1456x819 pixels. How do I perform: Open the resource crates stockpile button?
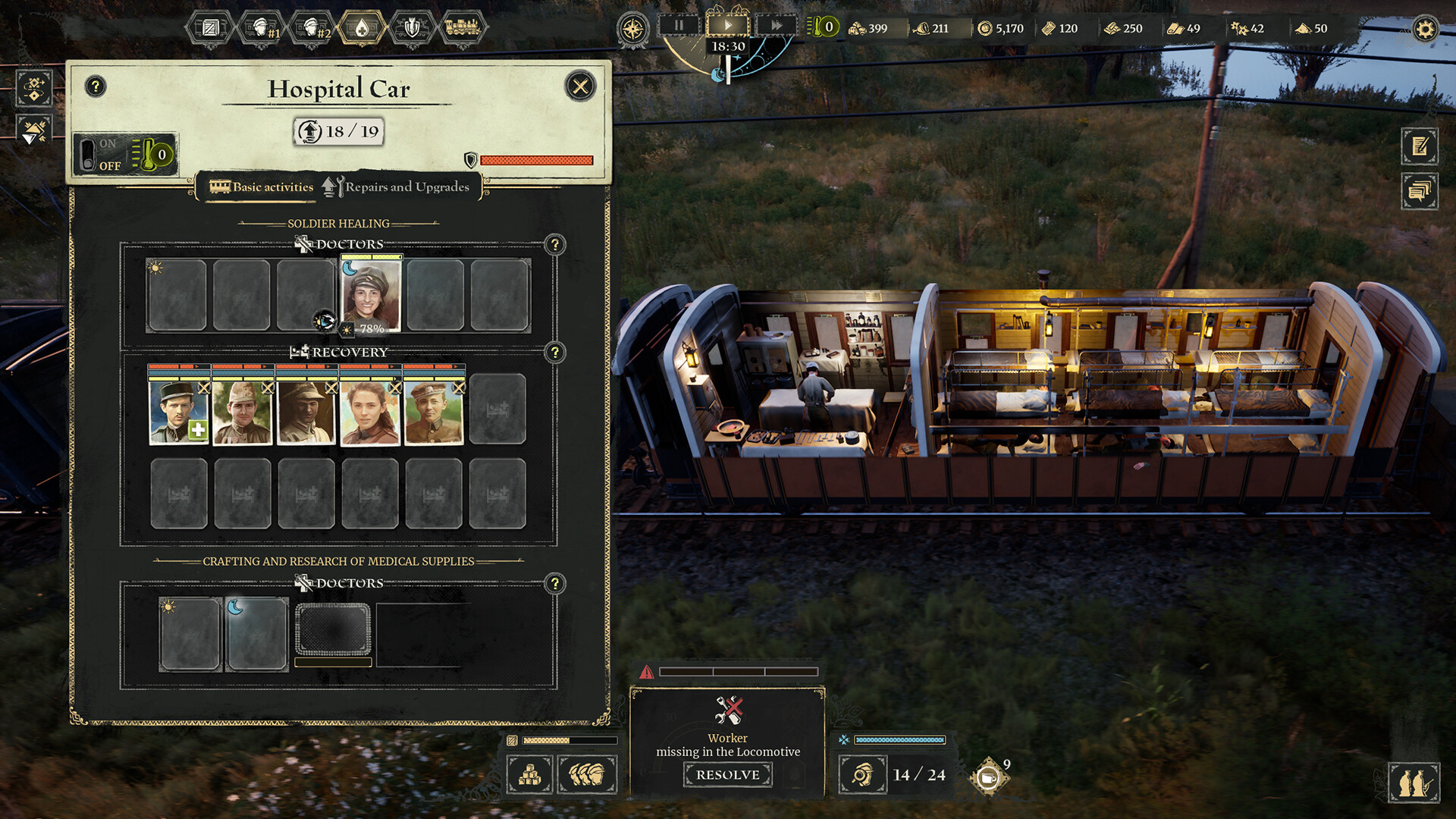pyautogui.click(x=529, y=774)
